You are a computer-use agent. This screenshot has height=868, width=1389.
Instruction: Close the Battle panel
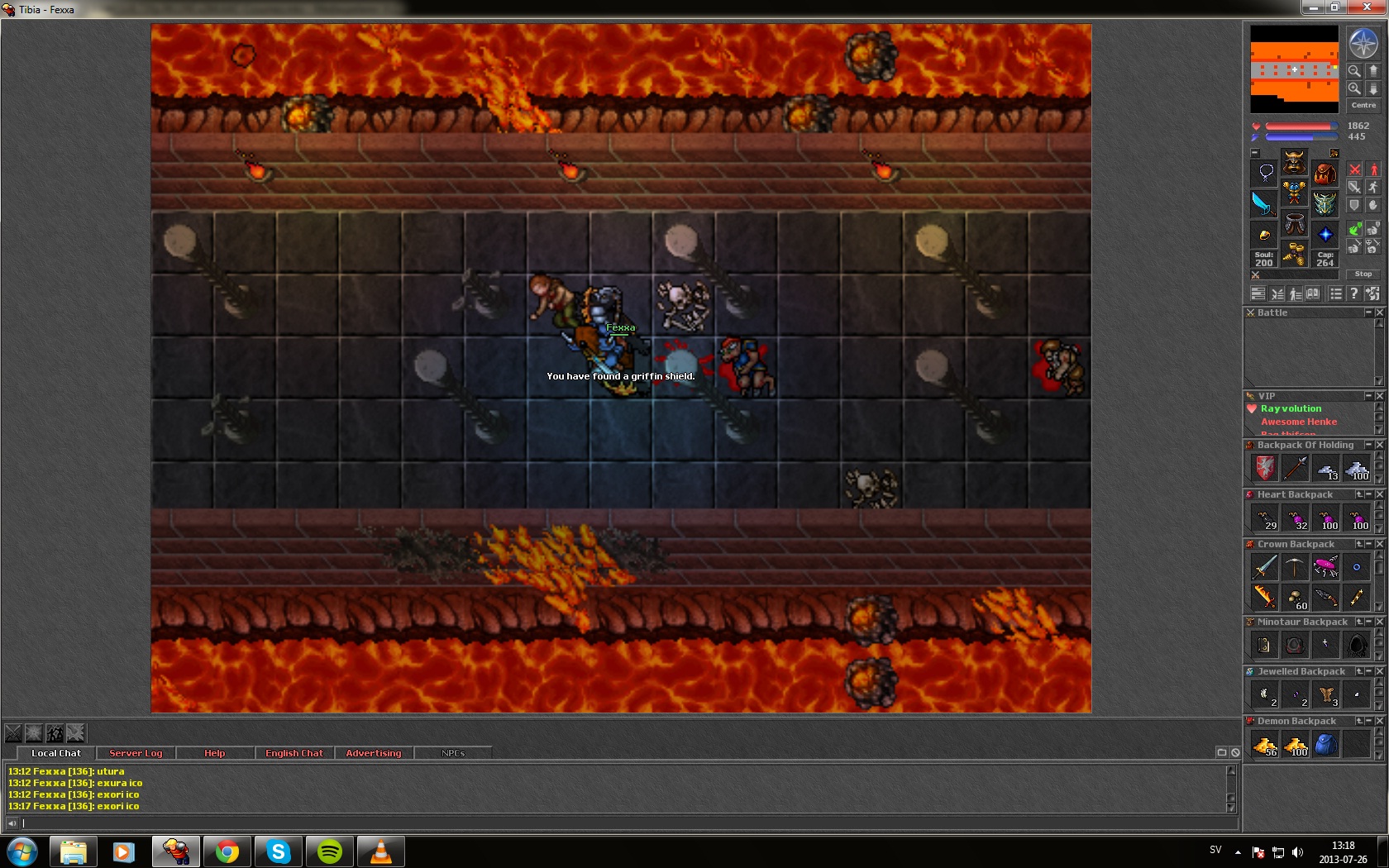1379,312
